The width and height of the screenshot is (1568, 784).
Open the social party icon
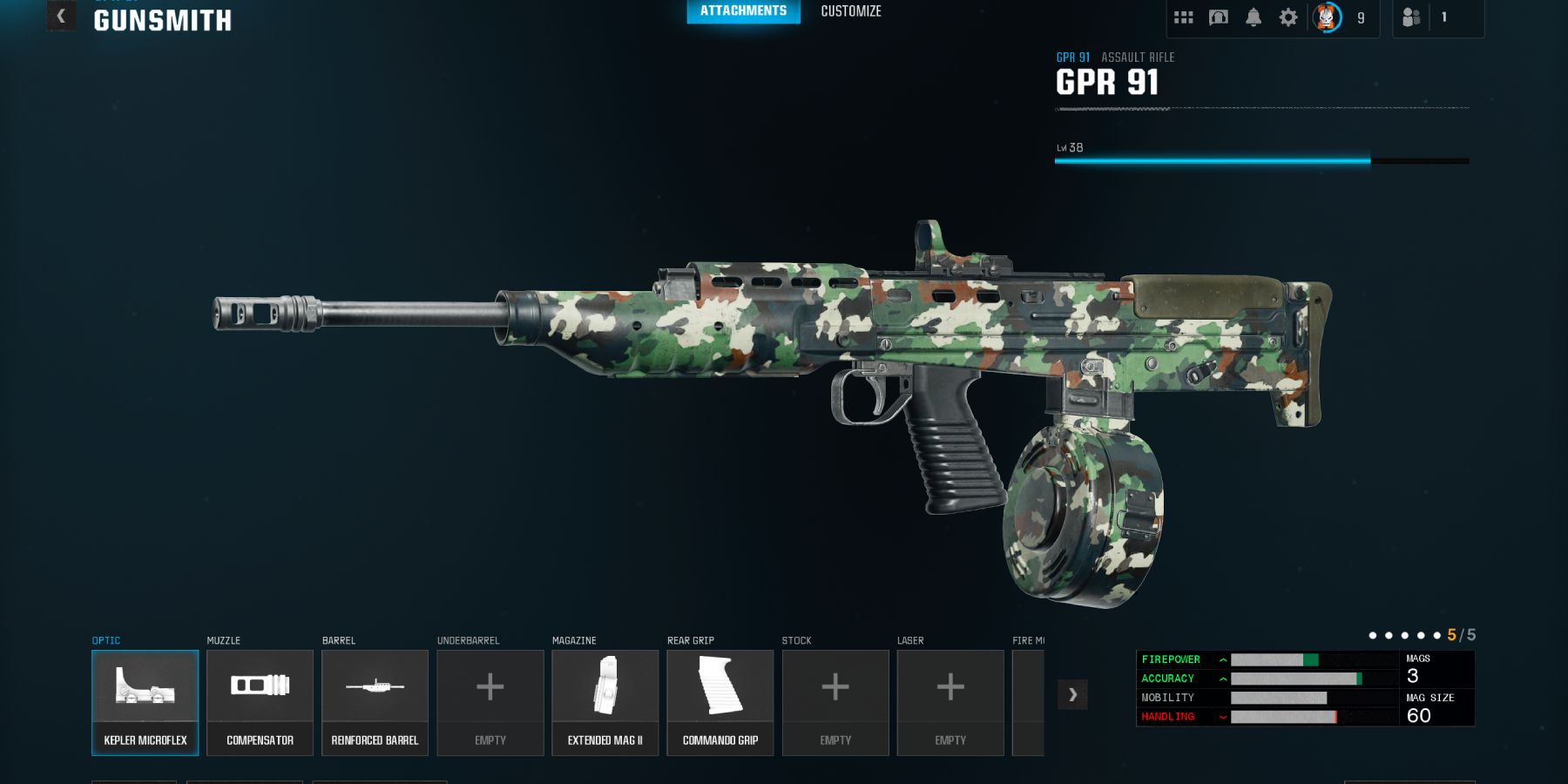pos(1411,17)
